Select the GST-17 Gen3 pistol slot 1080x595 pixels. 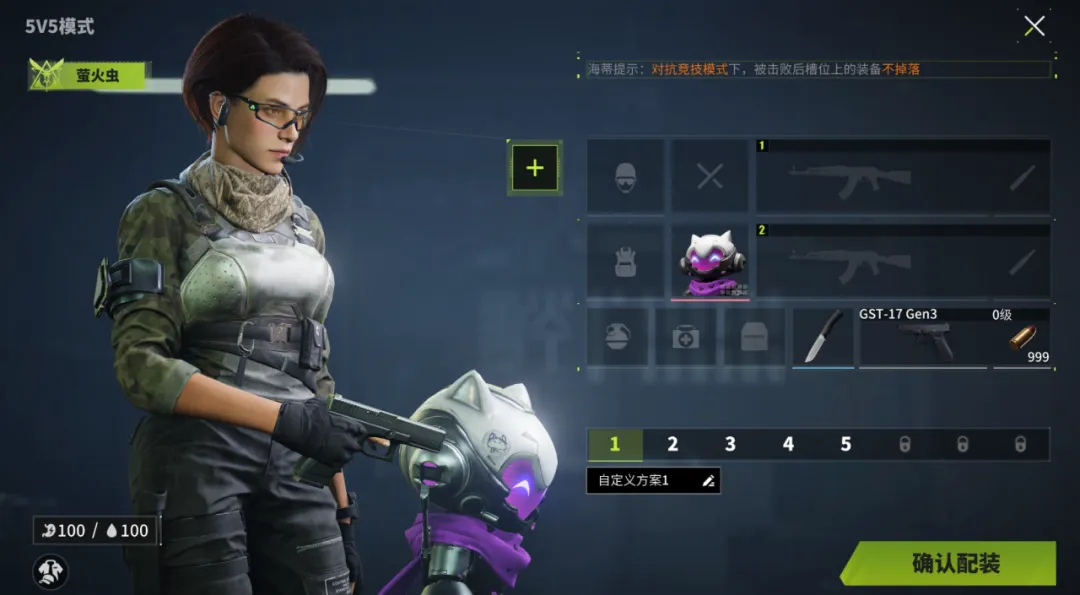(922, 338)
